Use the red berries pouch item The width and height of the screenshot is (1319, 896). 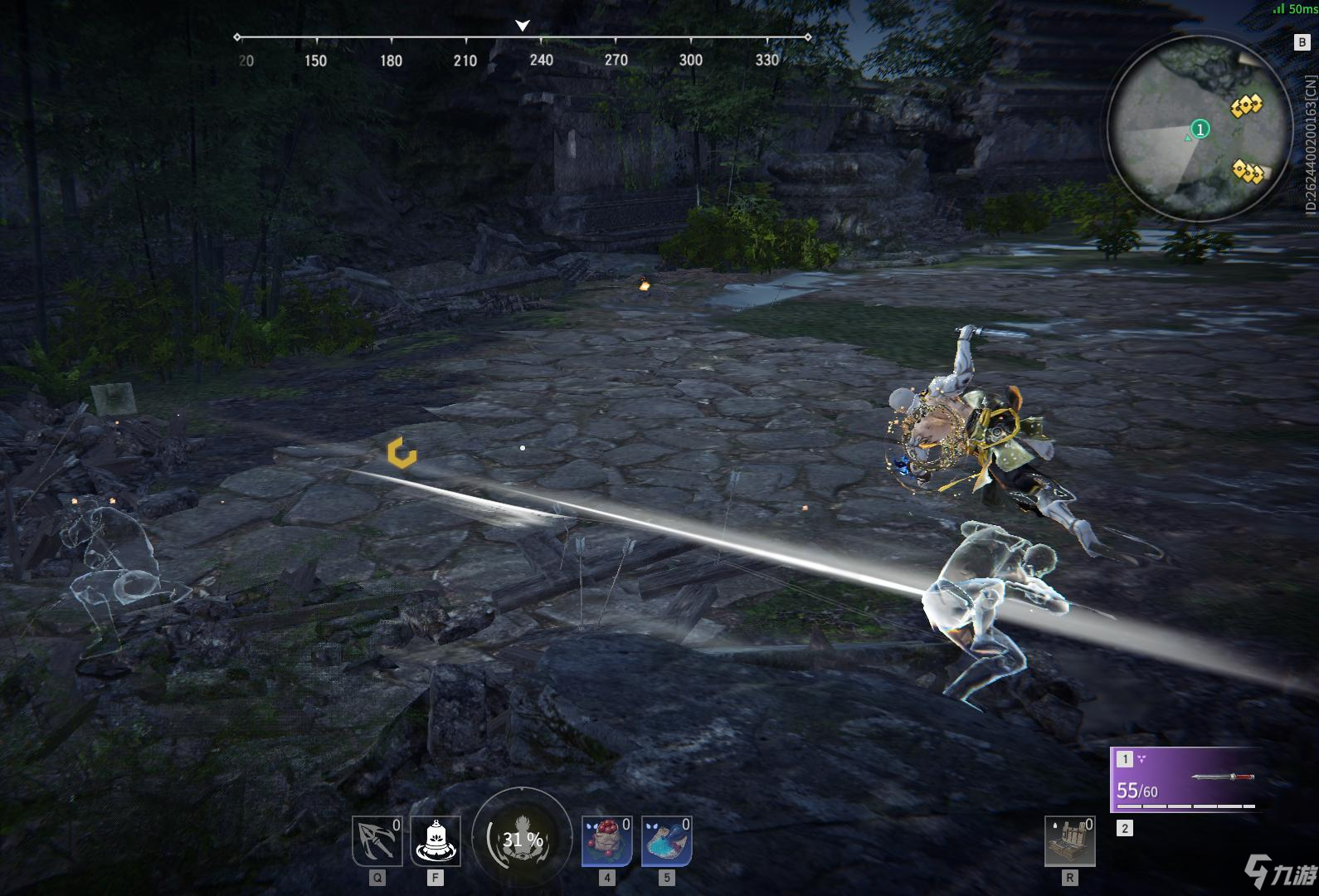coord(607,840)
